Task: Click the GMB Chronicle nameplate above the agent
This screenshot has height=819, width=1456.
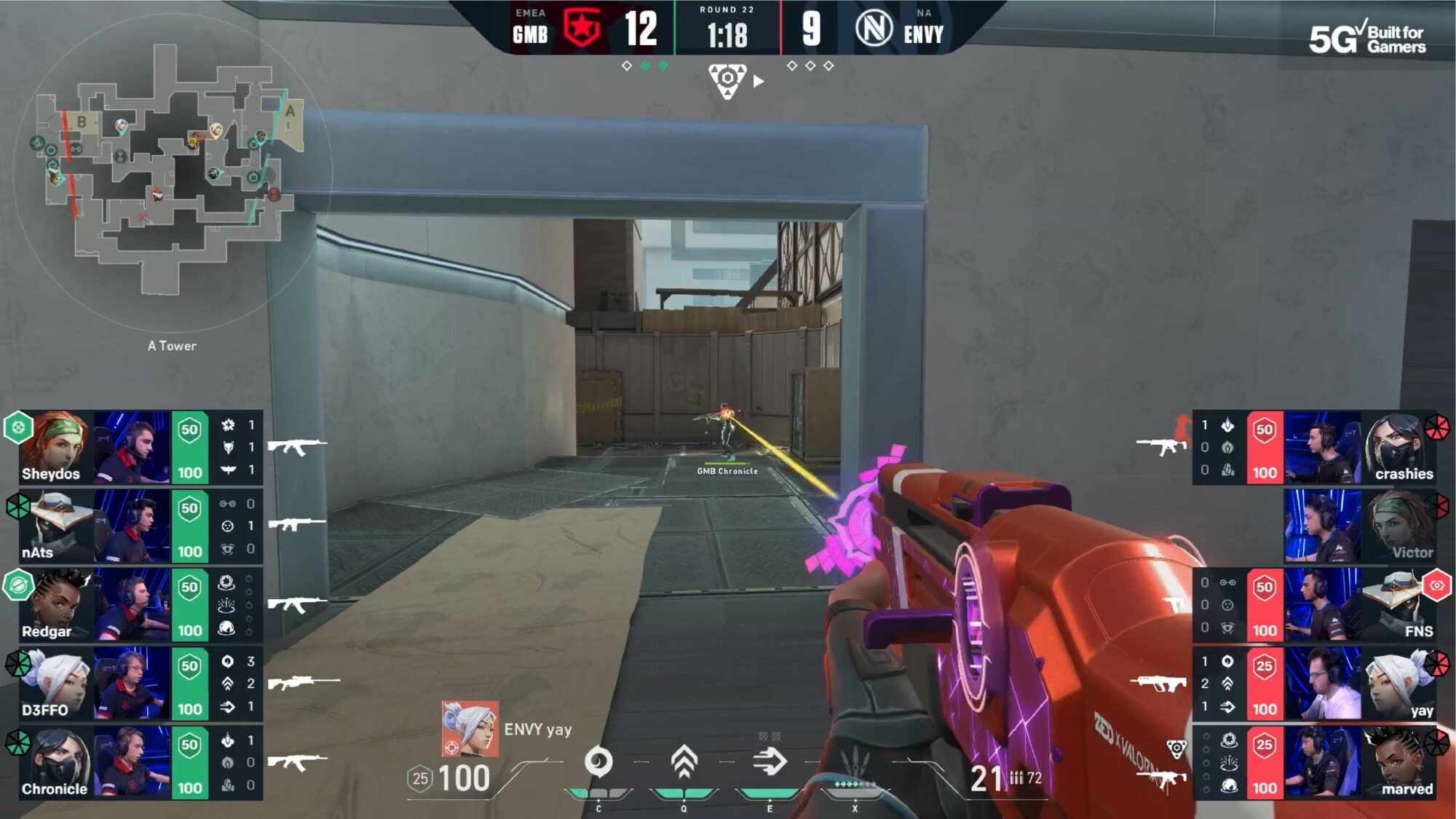Action: [726, 470]
